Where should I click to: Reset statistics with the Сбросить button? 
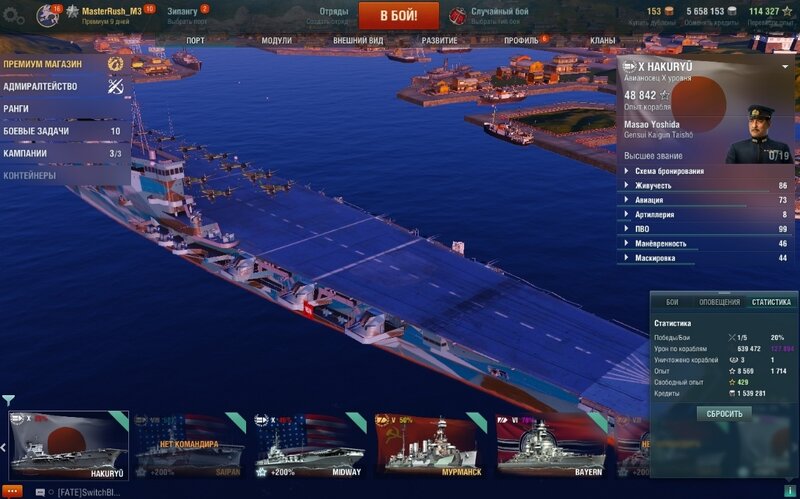click(x=724, y=413)
